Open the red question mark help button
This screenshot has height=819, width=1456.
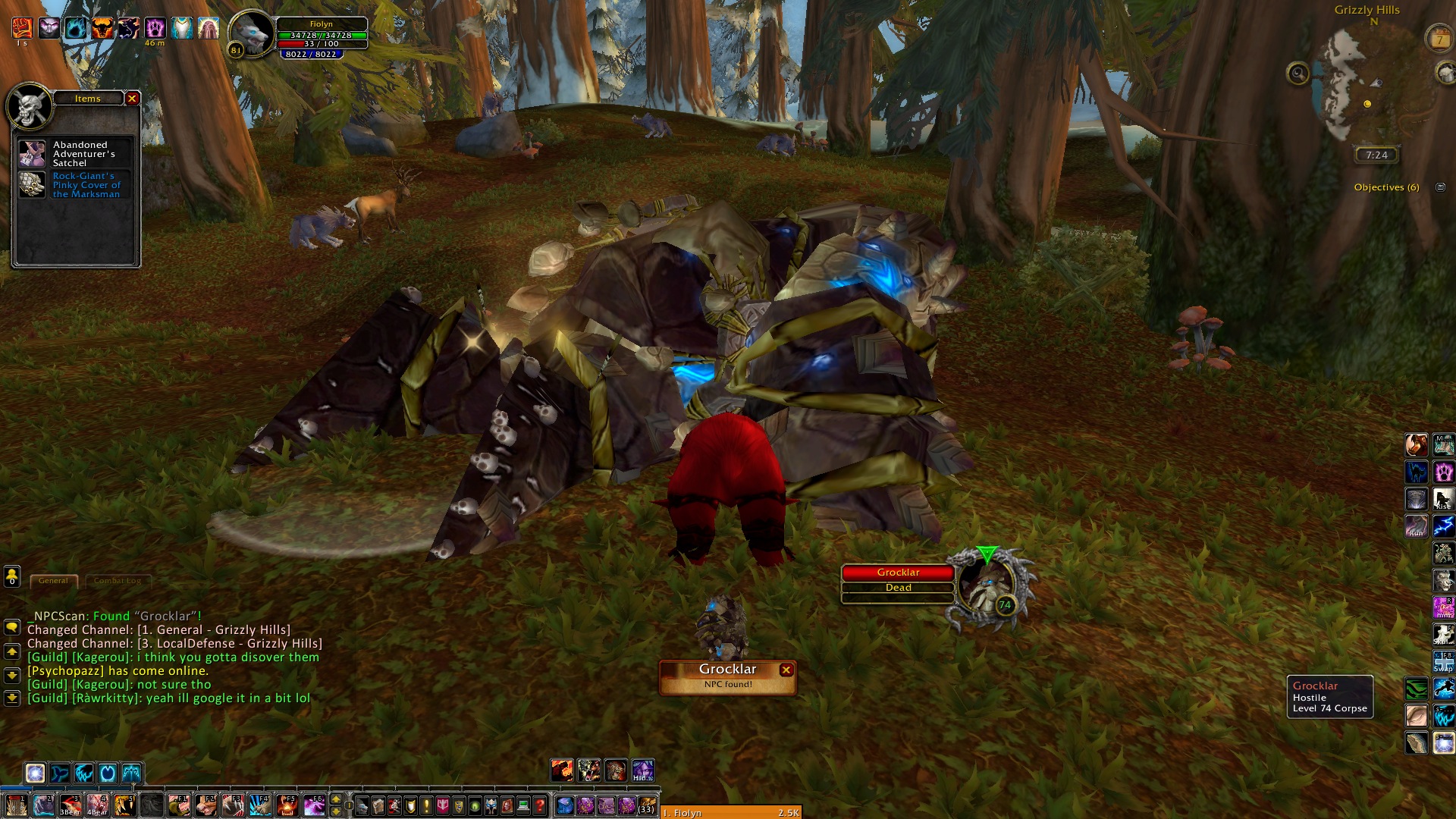[539, 805]
